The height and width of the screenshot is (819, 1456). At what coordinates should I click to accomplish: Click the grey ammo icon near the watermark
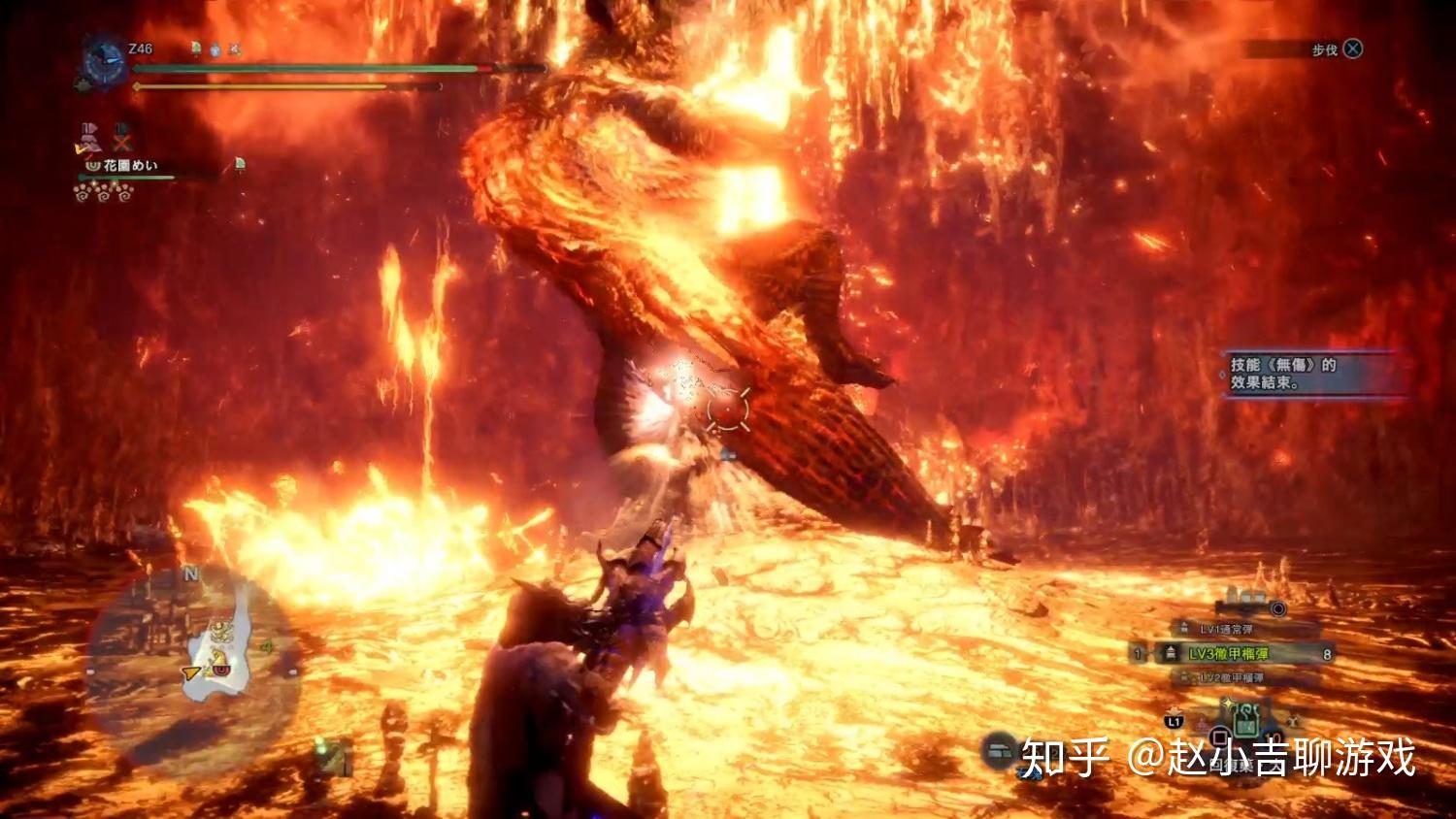click(1000, 751)
